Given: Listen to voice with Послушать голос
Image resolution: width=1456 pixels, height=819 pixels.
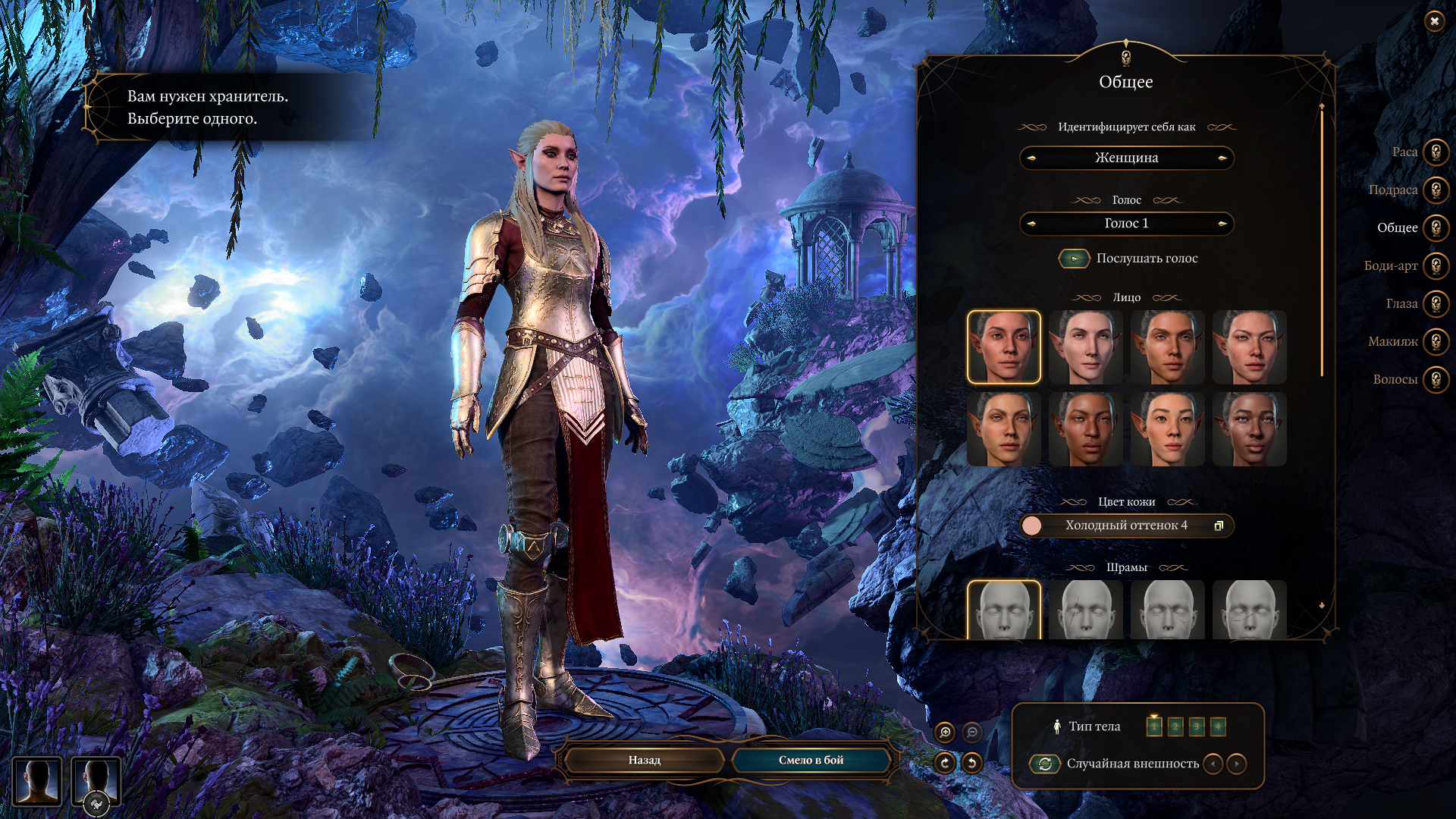Looking at the screenshot, I should (1074, 259).
